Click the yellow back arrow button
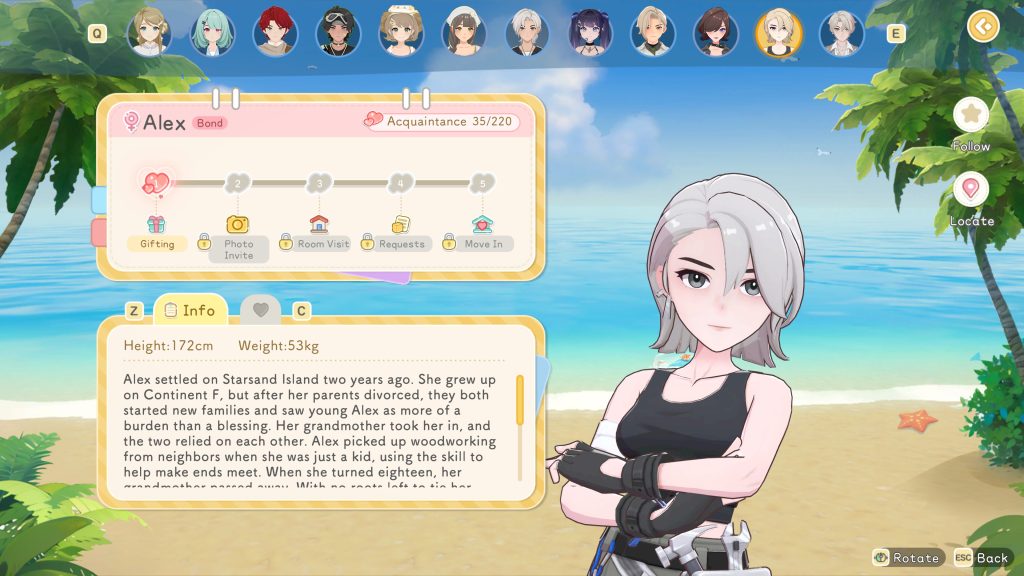The height and width of the screenshot is (576, 1024). coord(983,26)
